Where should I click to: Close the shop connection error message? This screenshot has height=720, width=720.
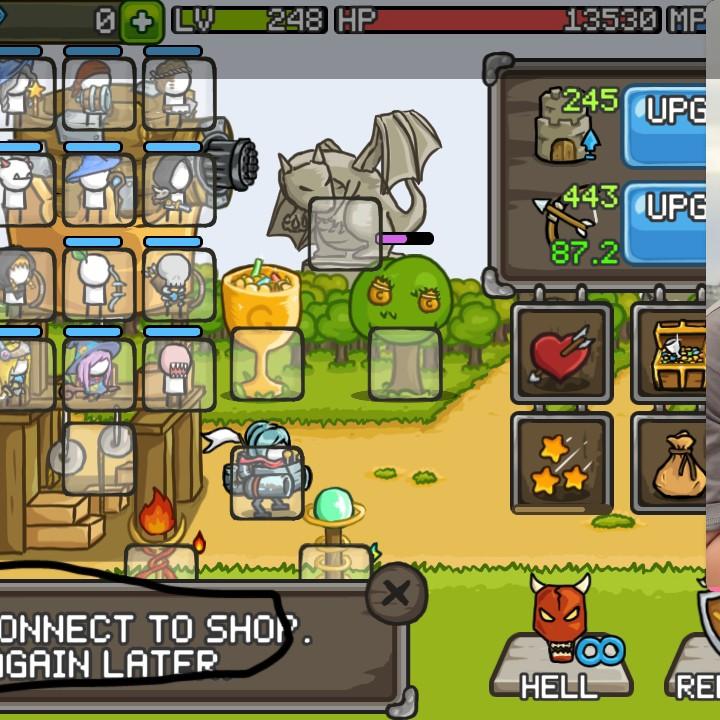(396, 594)
